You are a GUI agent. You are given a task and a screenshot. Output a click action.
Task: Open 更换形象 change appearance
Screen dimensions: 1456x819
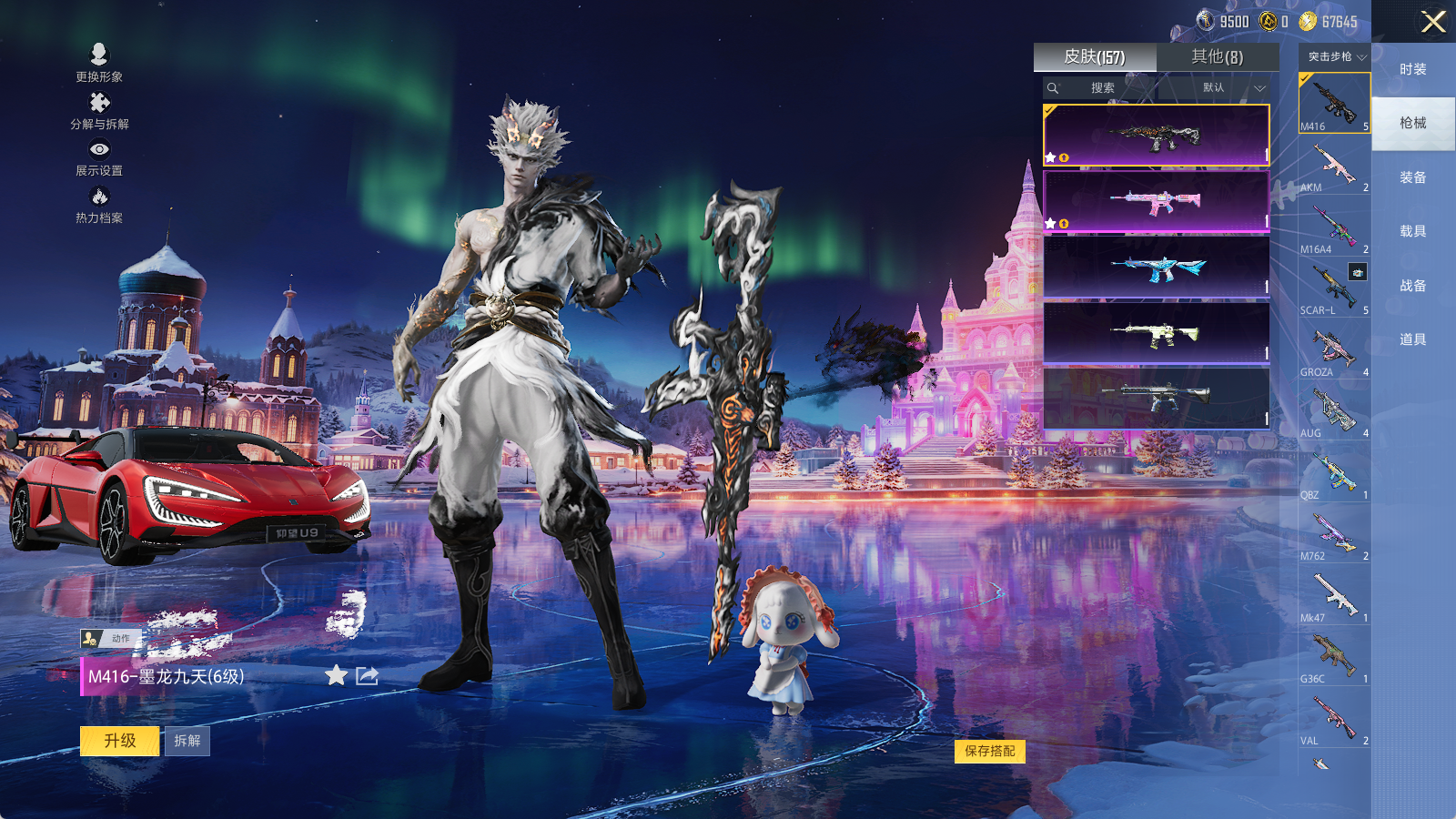[x=99, y=63]
